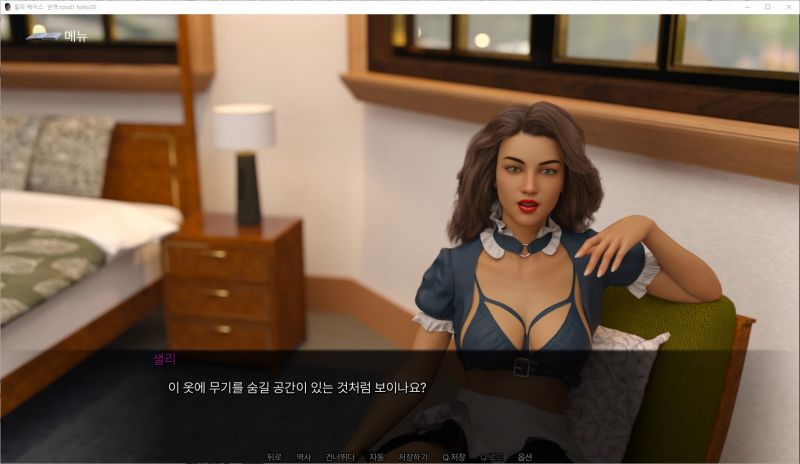This screenshot has width=800, height=464.
Task: Open the 역사 dialogue history
Action: click(x=303, y=457)
